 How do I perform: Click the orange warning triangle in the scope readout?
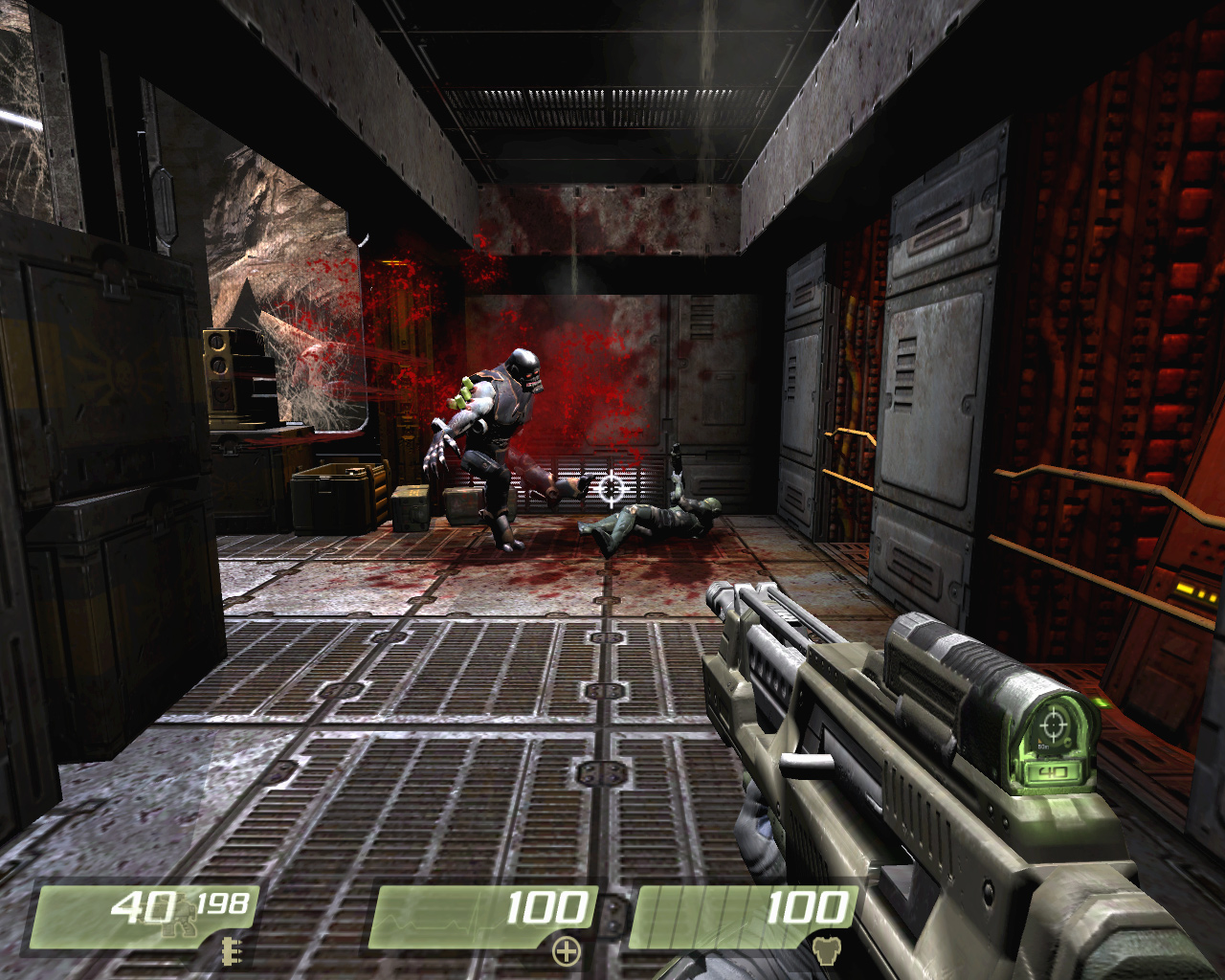[1039, 741]
